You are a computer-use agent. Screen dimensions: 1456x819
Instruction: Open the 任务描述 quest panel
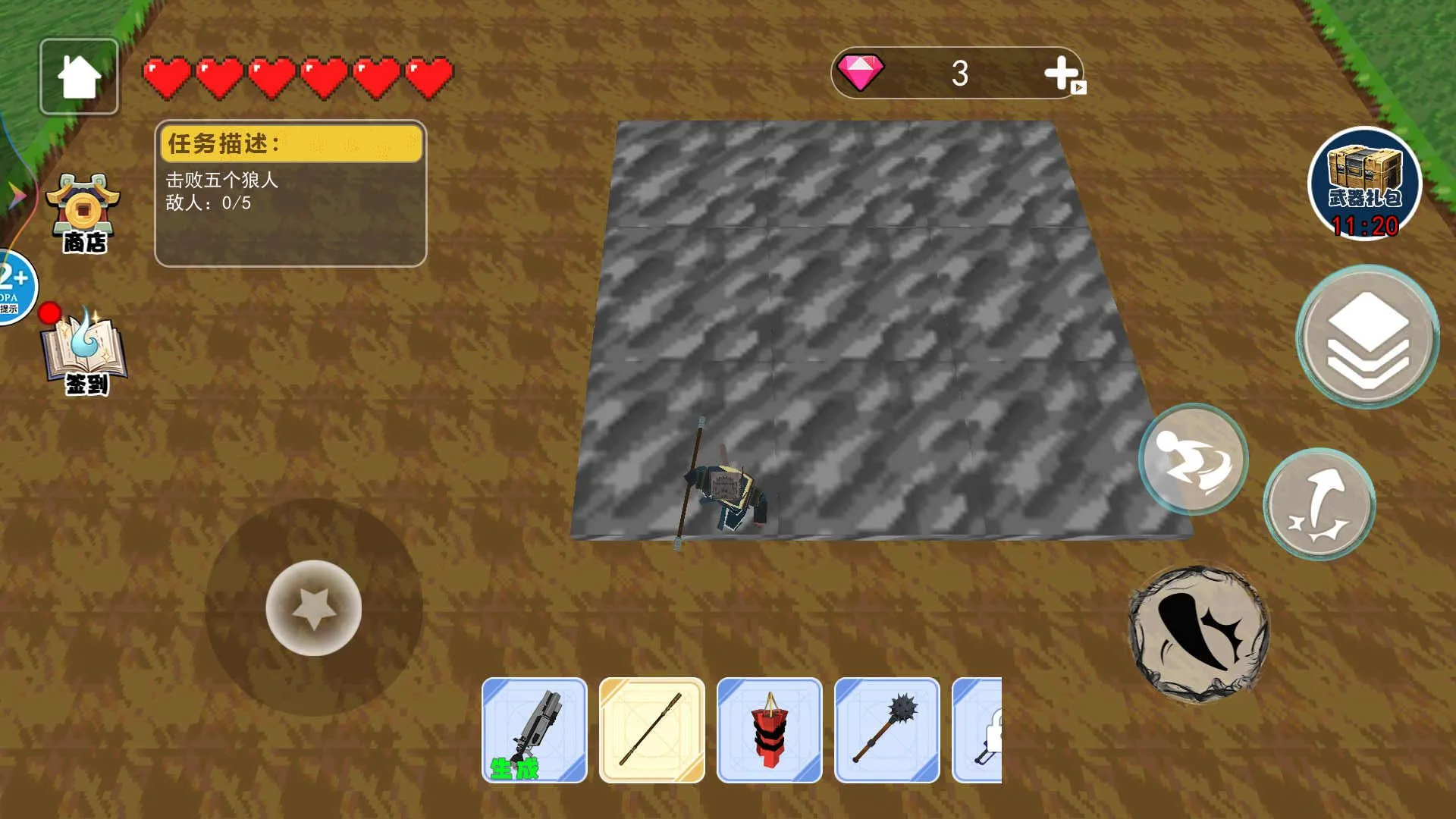click(290, 193)
